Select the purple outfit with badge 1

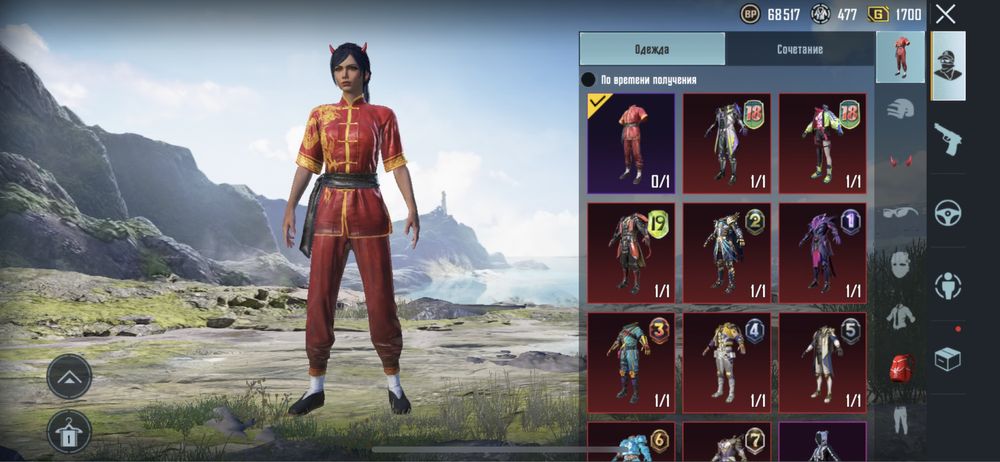pyautogui.click(x=822, y=252)
